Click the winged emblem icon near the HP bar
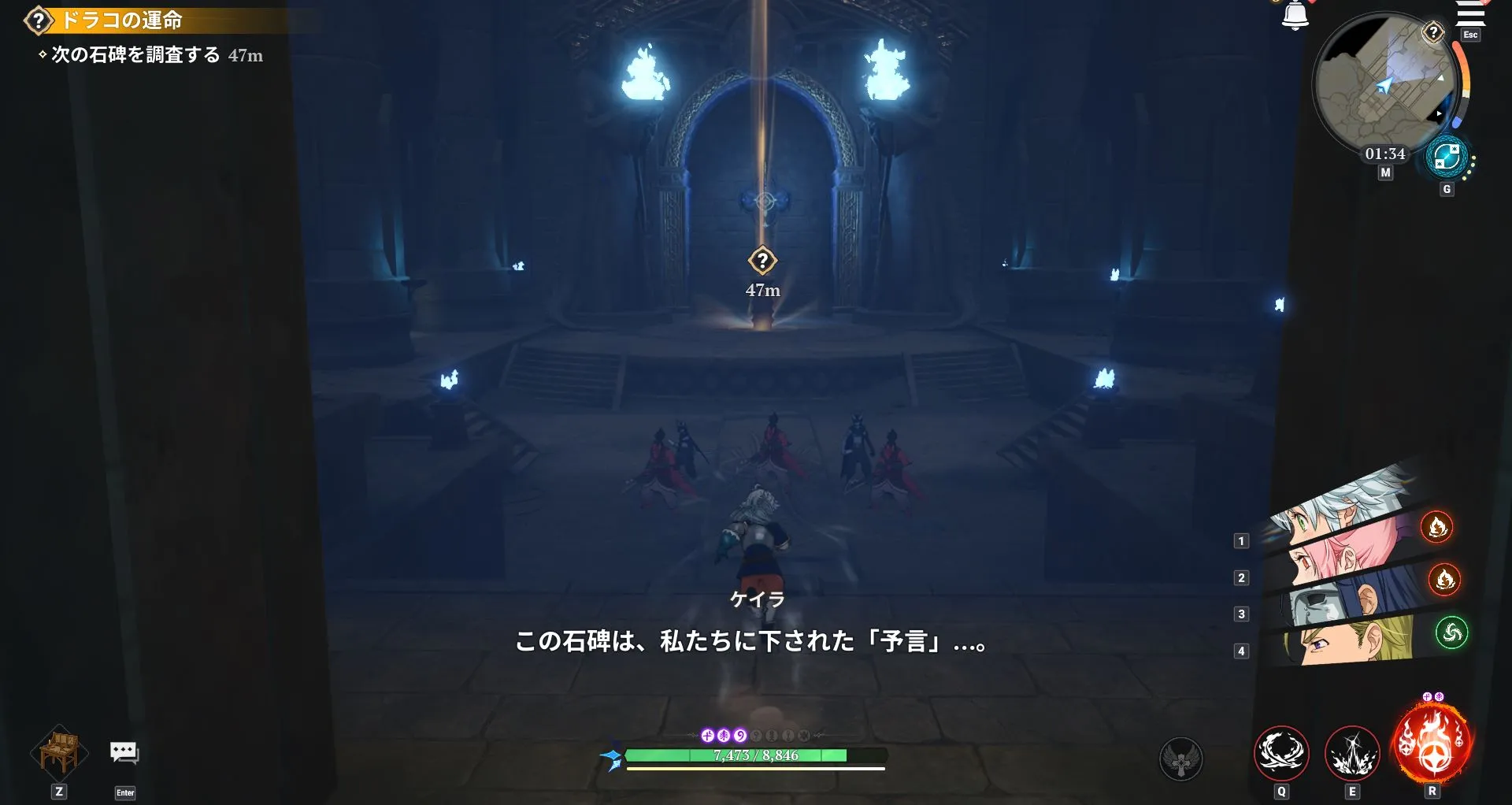 (1178, 759)
